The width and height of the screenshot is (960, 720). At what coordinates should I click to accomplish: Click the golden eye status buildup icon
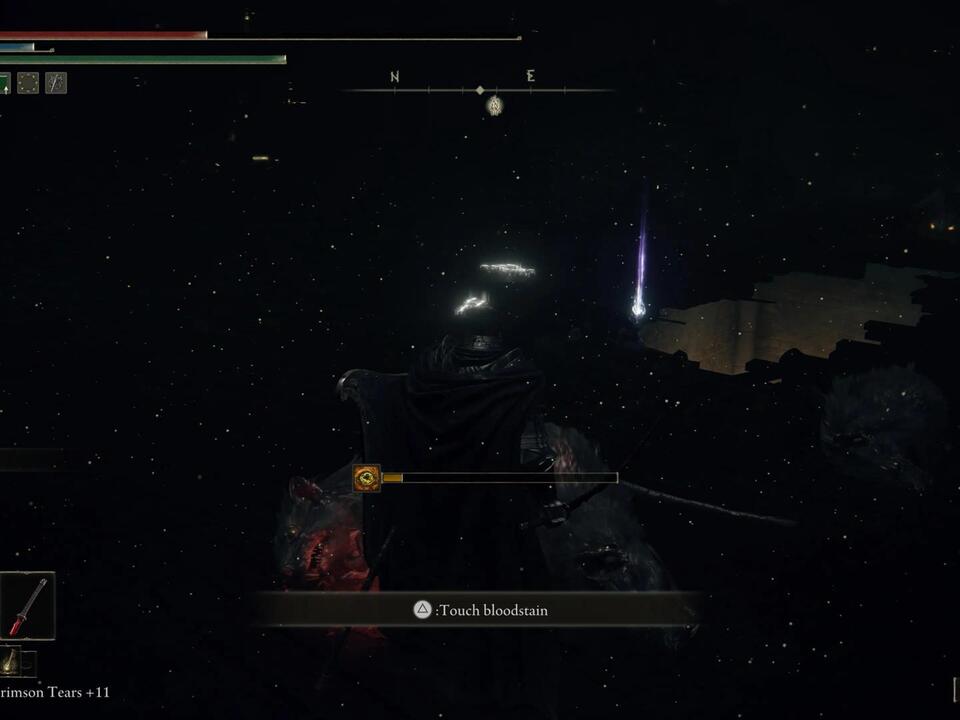click(367, 479)
